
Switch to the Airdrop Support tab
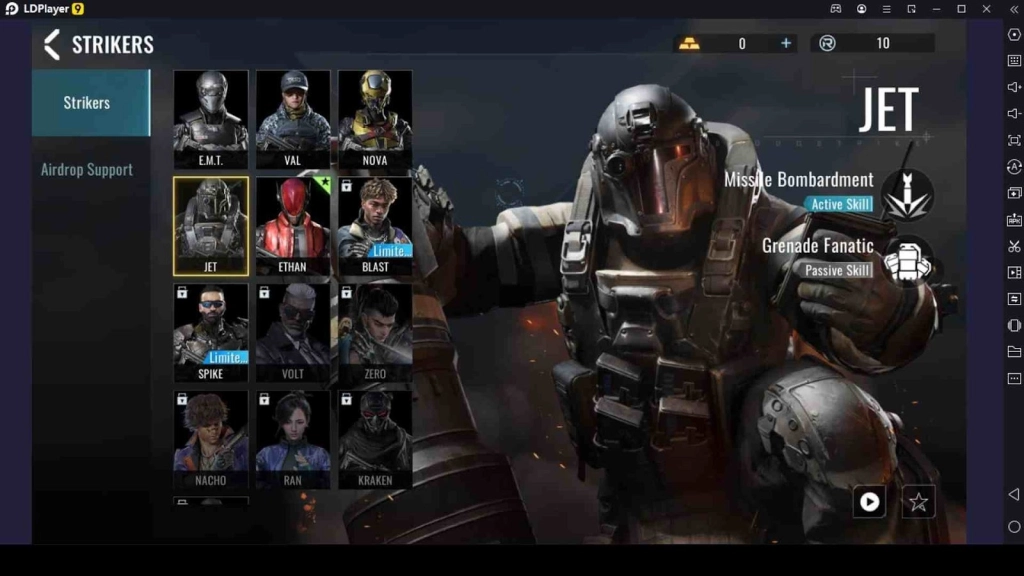[x=87, y=169]
